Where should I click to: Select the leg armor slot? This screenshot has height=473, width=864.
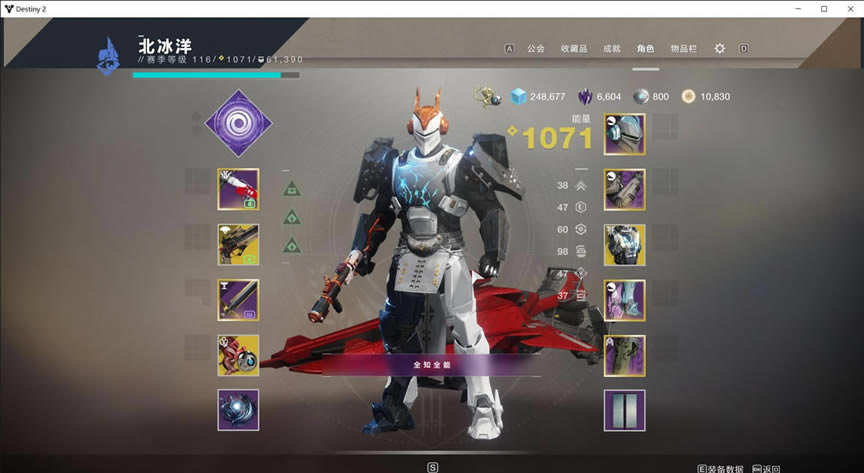point(624,299)
